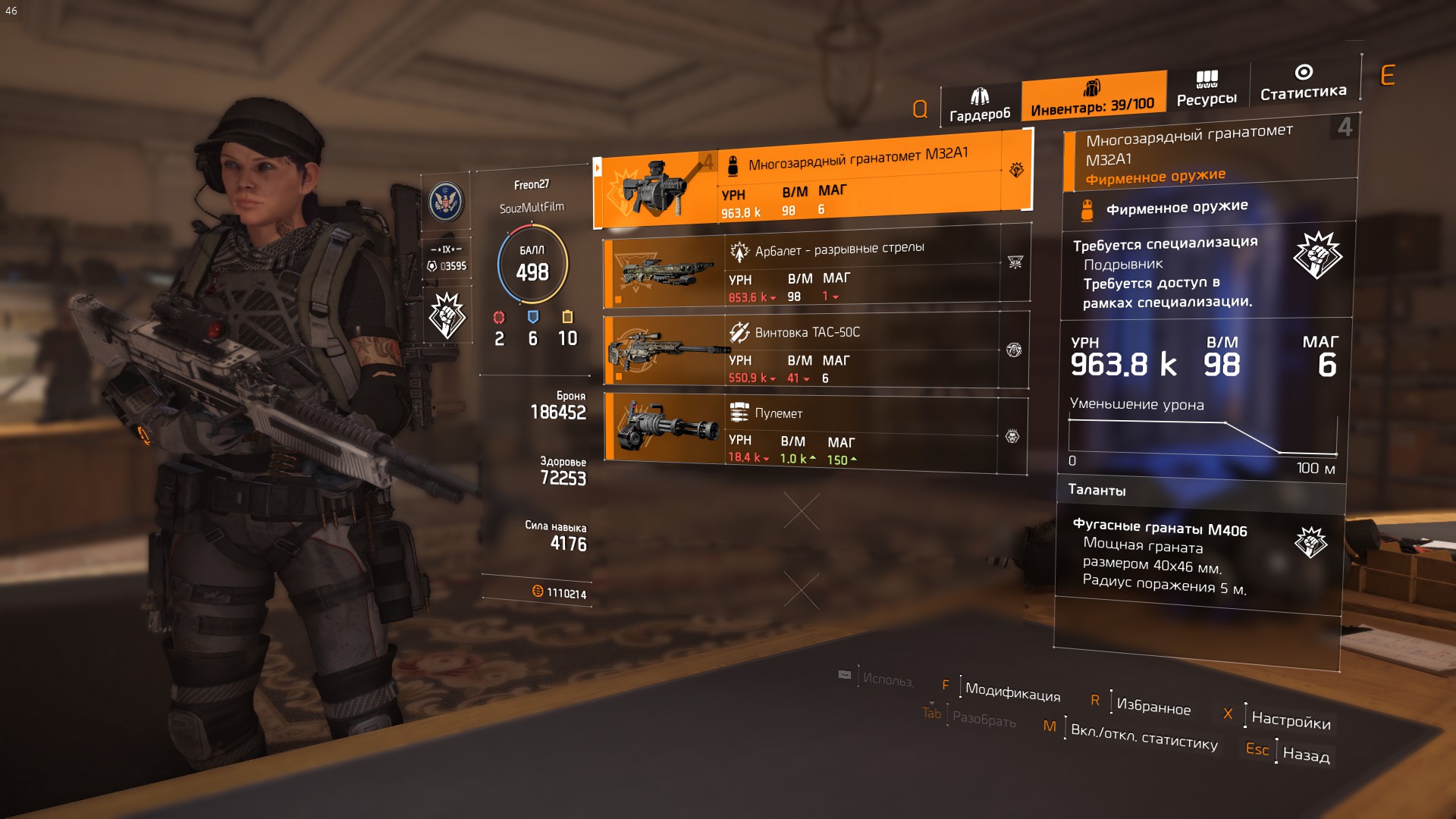The height and width of the screenshot is (819, 1456).
Task: Open the Инвентарь 39/100 tab
Action: point(1092,97)
